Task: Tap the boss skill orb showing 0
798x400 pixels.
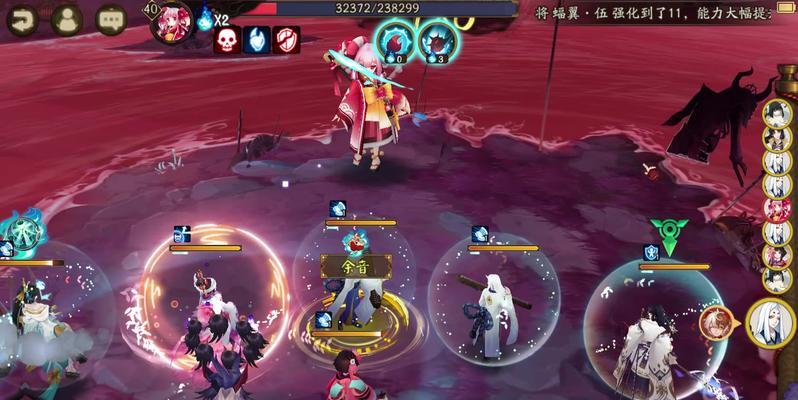Action: (395, 41)
